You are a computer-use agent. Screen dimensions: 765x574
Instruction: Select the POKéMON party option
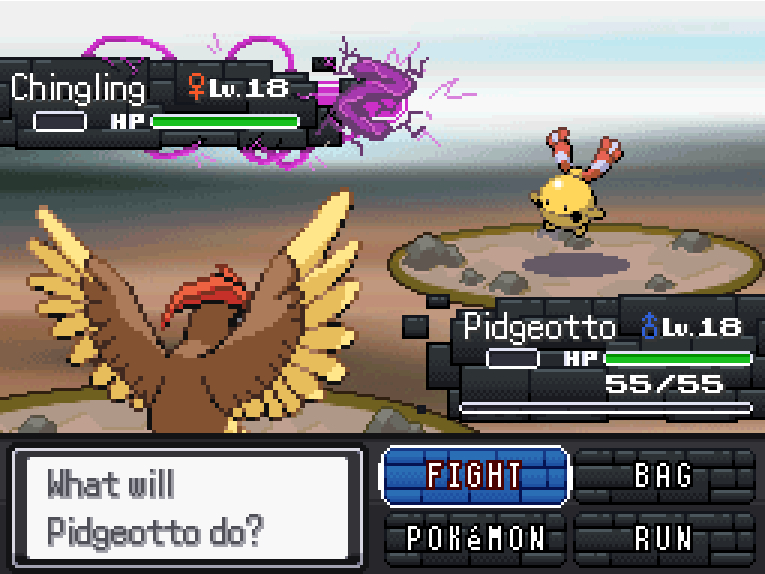475,539
